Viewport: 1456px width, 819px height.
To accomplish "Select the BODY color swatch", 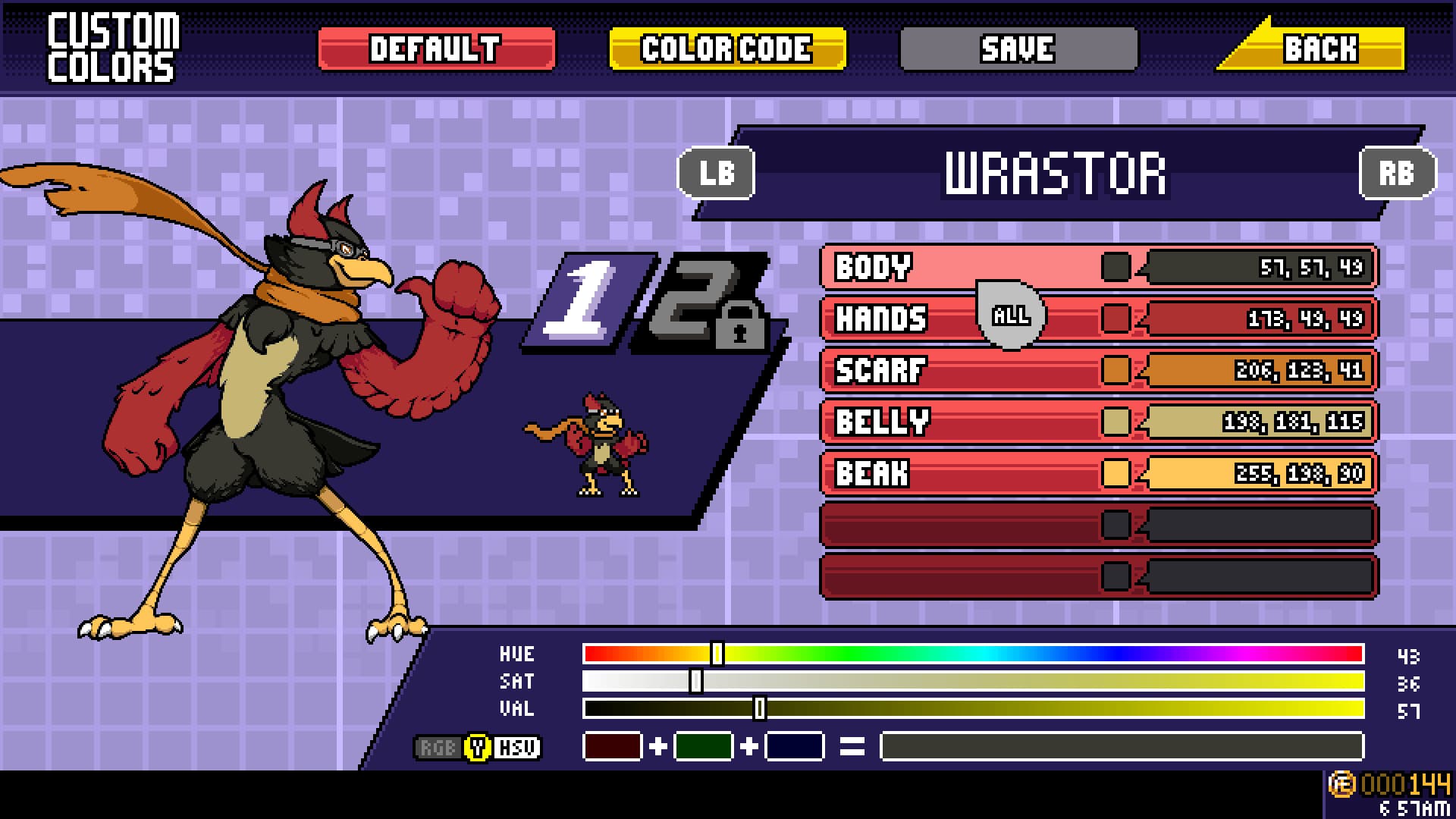I will [x=1115, y=268].
